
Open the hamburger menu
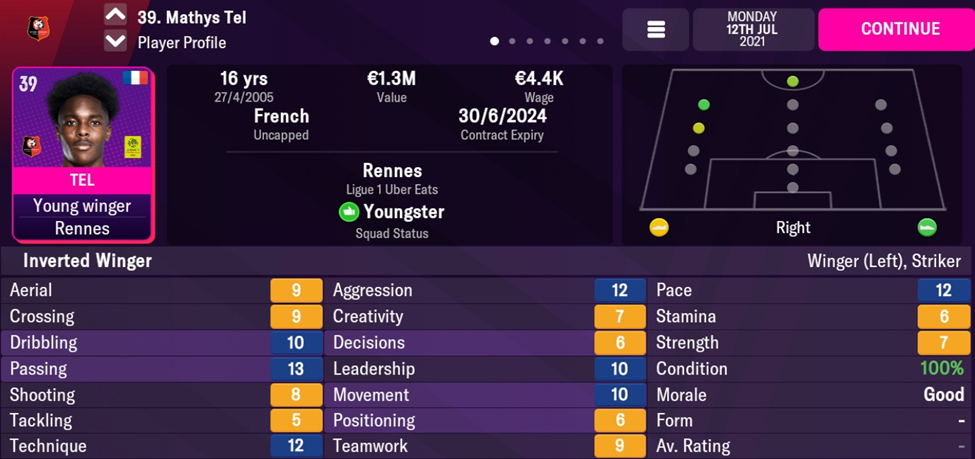pyautogui.click(x=656, y=30)
